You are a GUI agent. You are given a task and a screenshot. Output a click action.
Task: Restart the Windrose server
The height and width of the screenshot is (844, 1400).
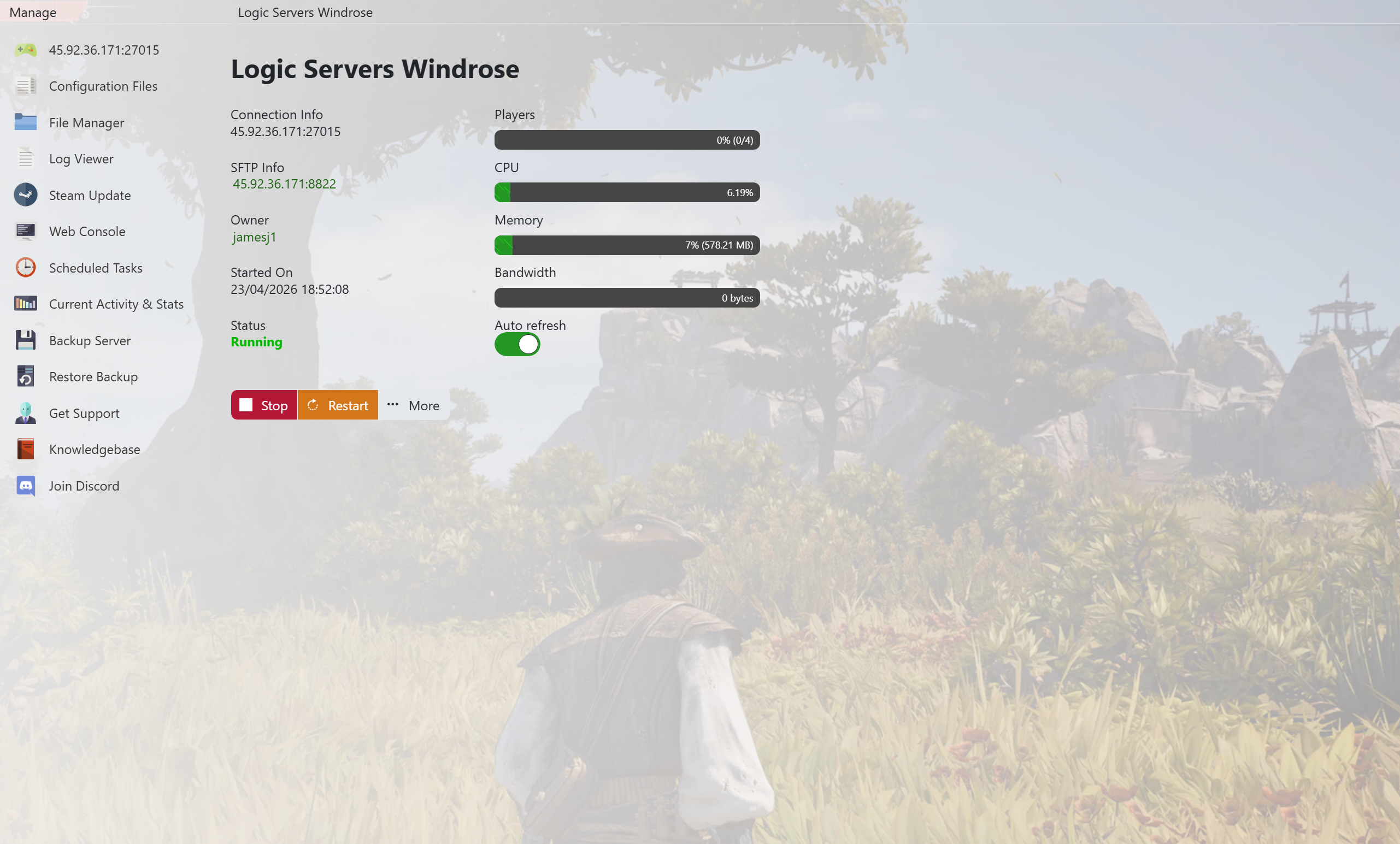pos(338,405)
